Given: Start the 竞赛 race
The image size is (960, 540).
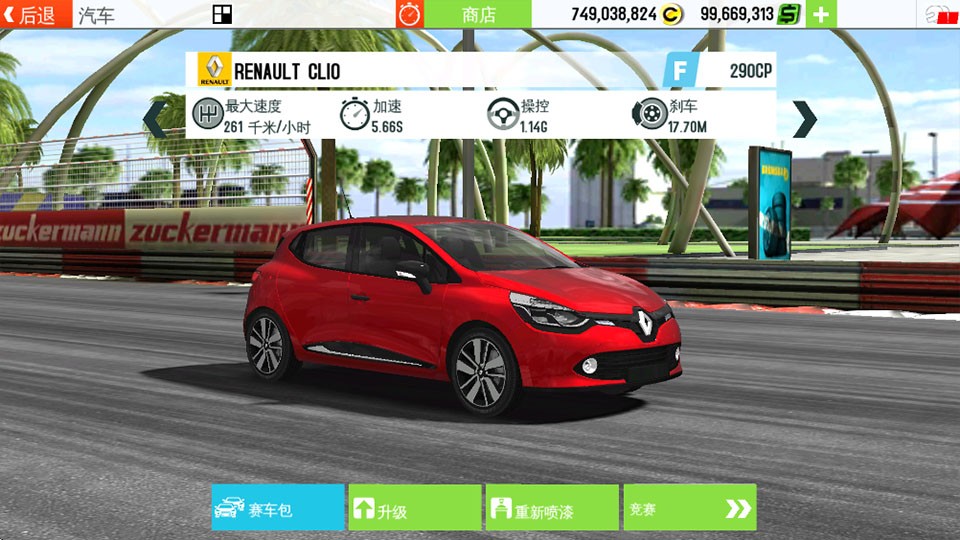Looking at the screenshot, I should click(x=689, y=508).
